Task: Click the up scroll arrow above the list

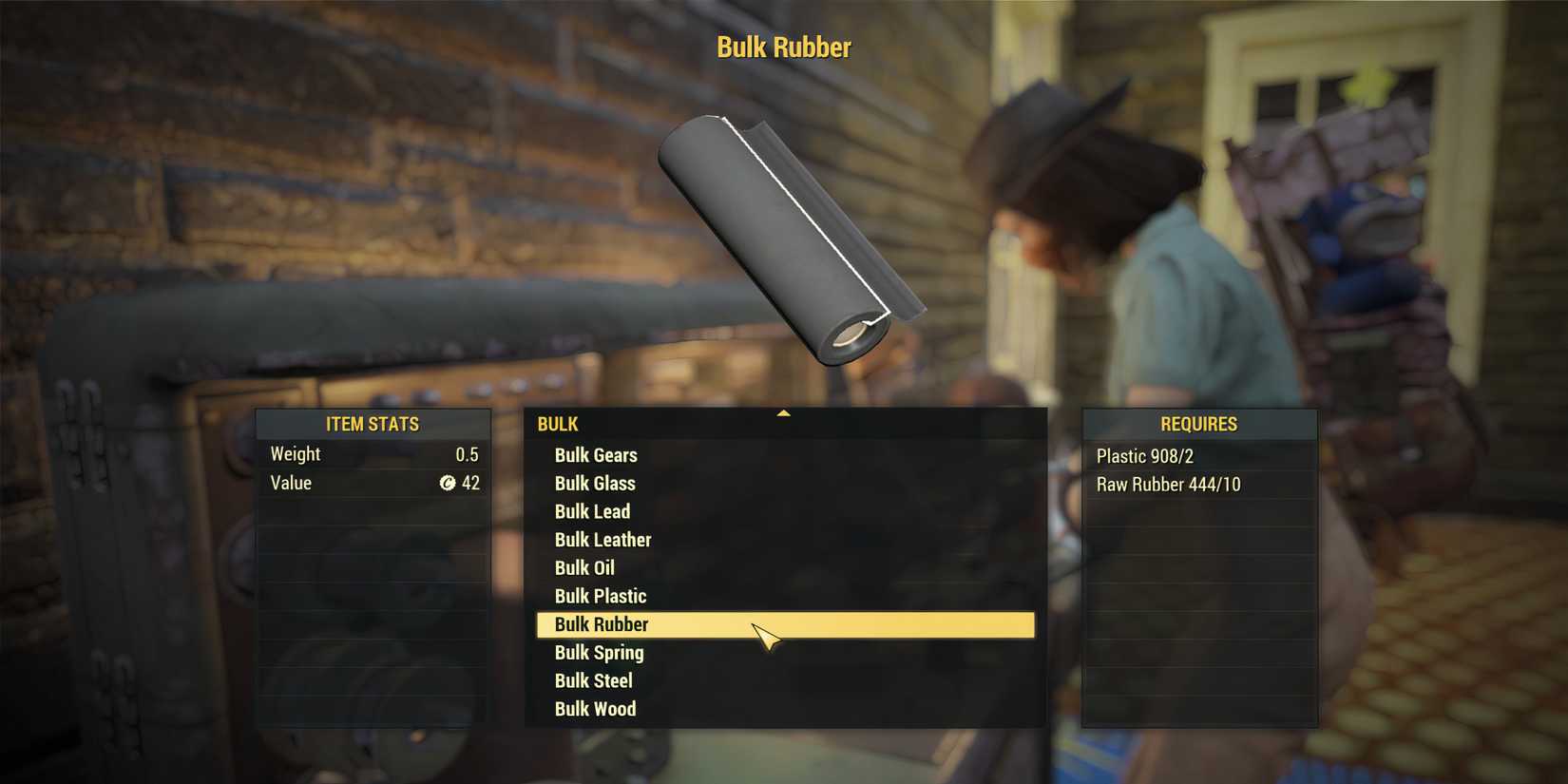Action: click(x=783, y=412)
